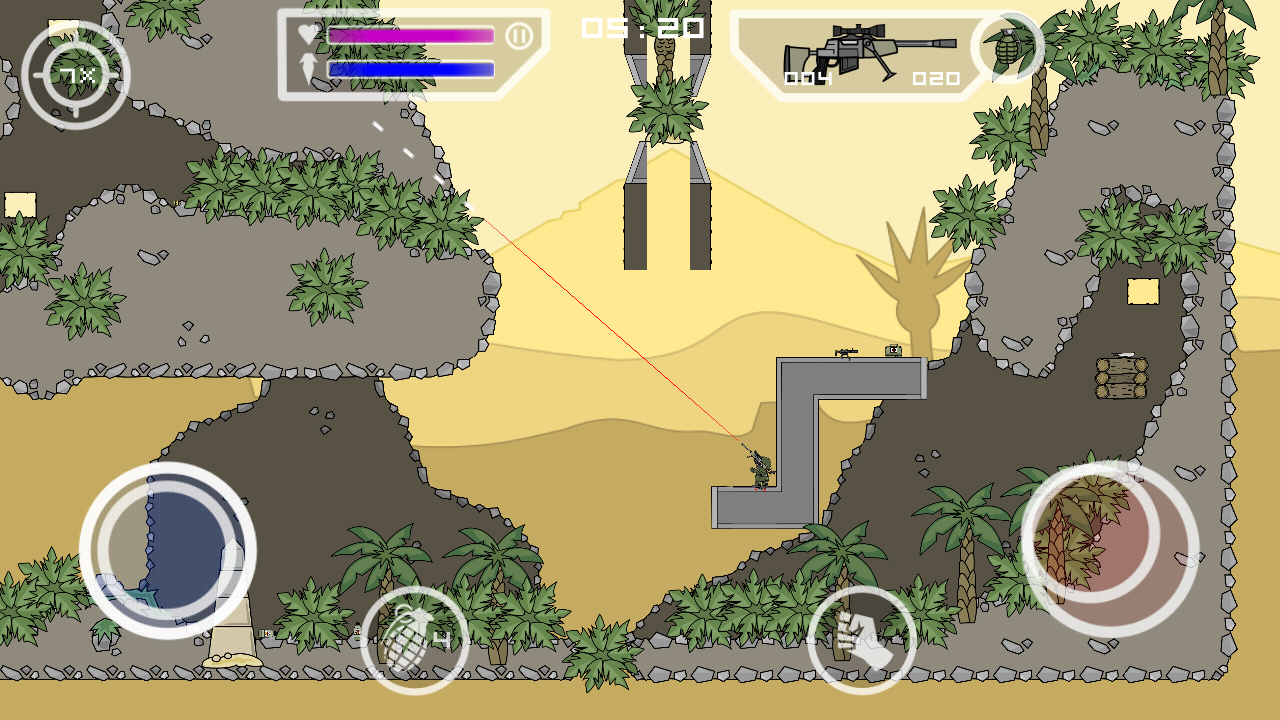Tap the reserve ammo counter reading 020
Viewport: 1280px width, 720px height.
pyautogui.click(x=938, y=80)
